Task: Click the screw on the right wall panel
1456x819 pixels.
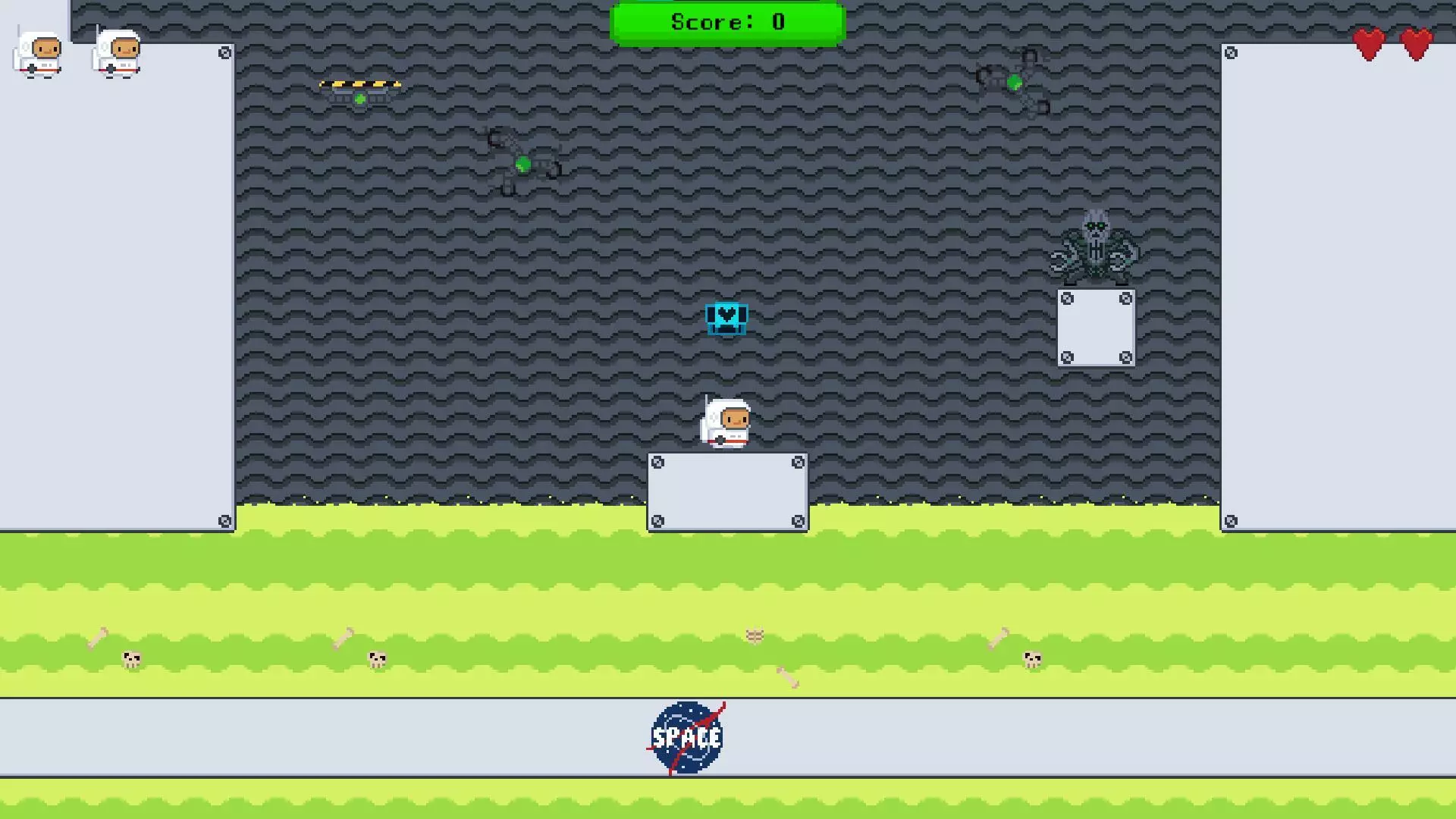Action: tap(1229, 53)
